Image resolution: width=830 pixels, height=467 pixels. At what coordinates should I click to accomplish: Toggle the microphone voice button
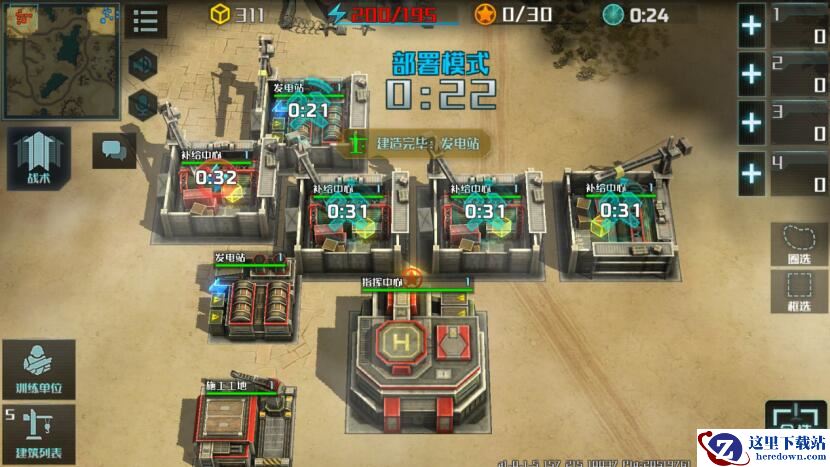145,103
